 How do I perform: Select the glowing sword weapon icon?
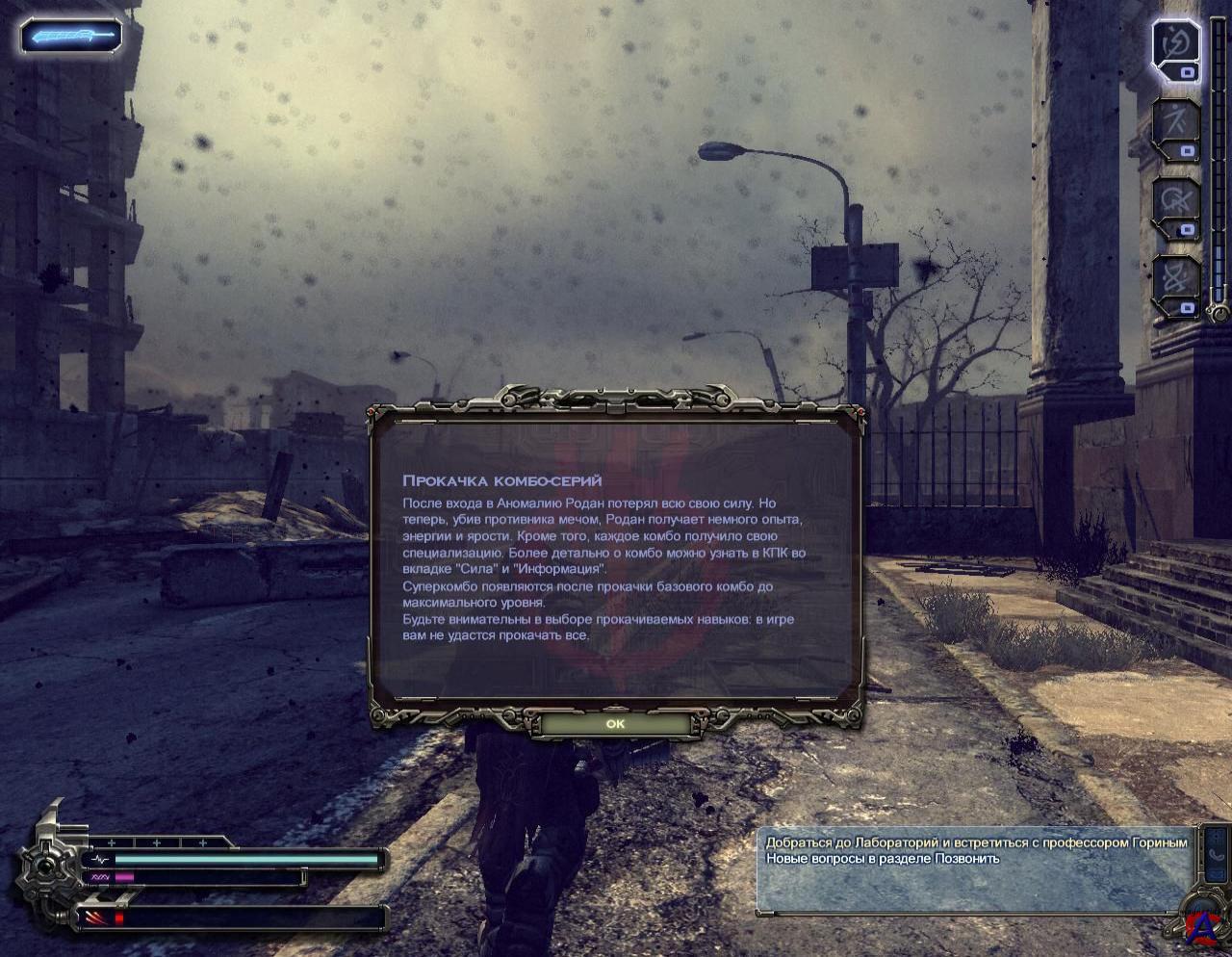[x=71, y=38]
